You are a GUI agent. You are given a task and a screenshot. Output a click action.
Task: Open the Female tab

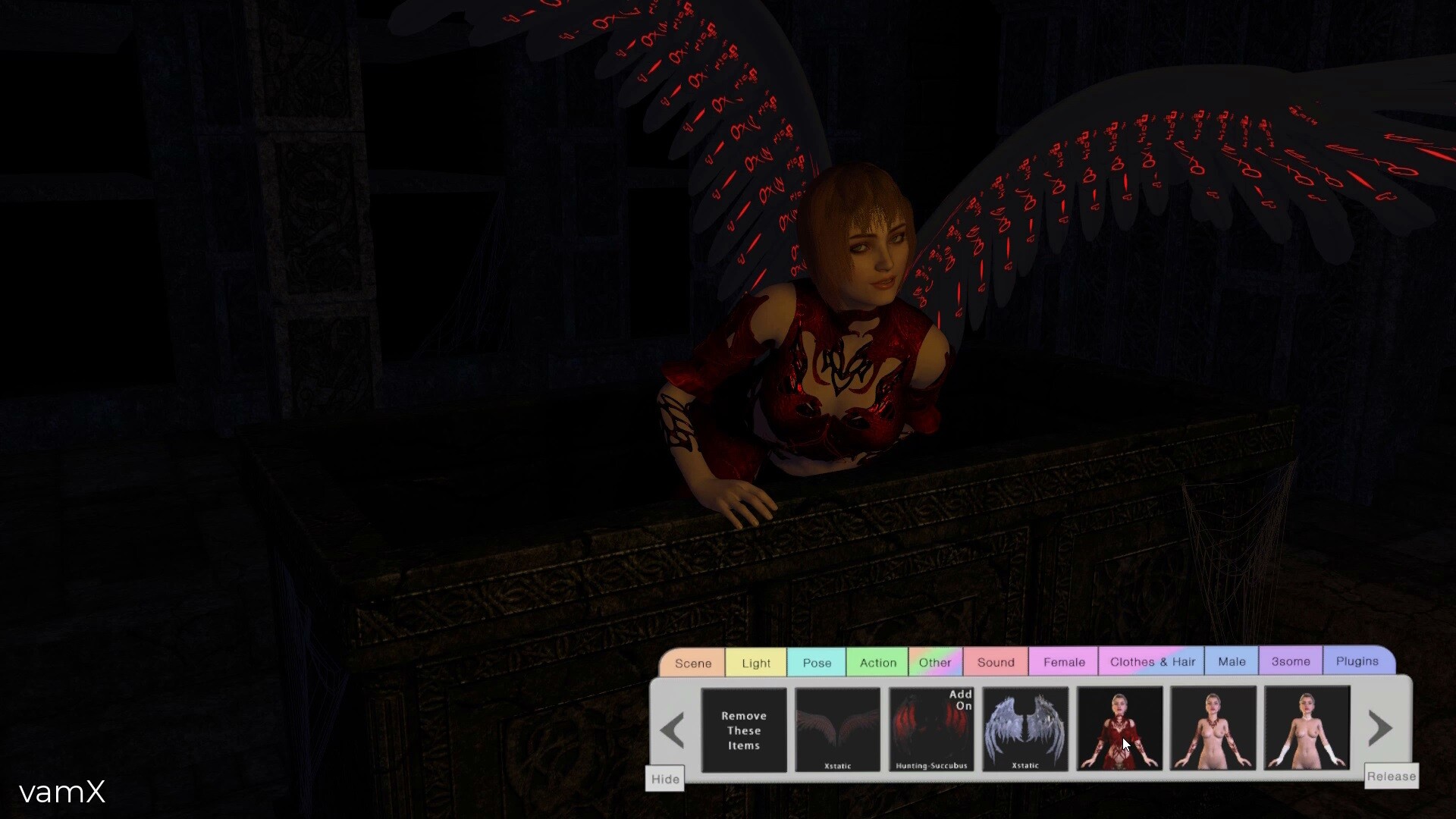1064,662
